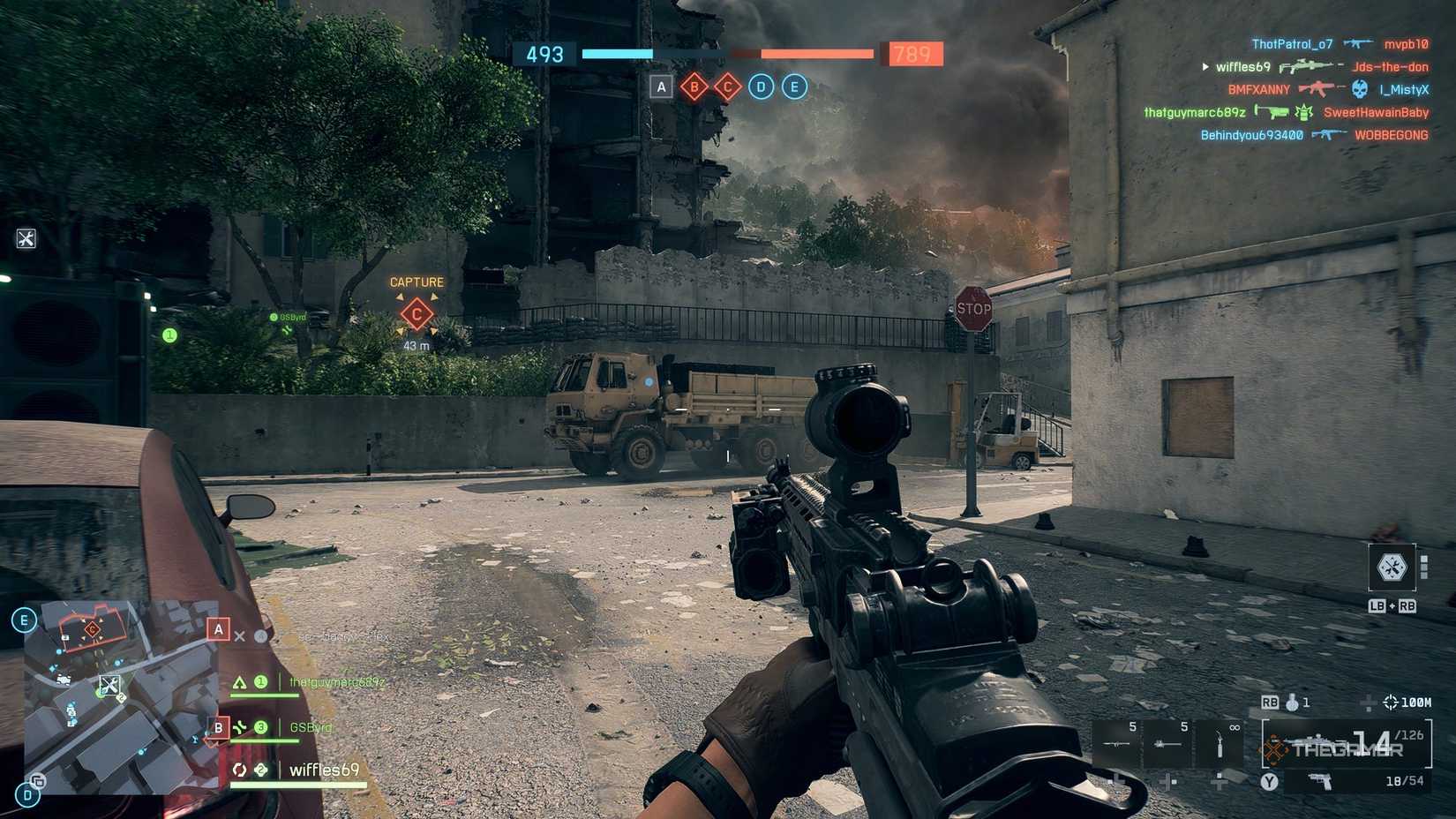The width and height of the screenshot is (1456, 819).
Task: Select the grenade slot icon in the loadout bar
Action: (x=1115, y=742)
